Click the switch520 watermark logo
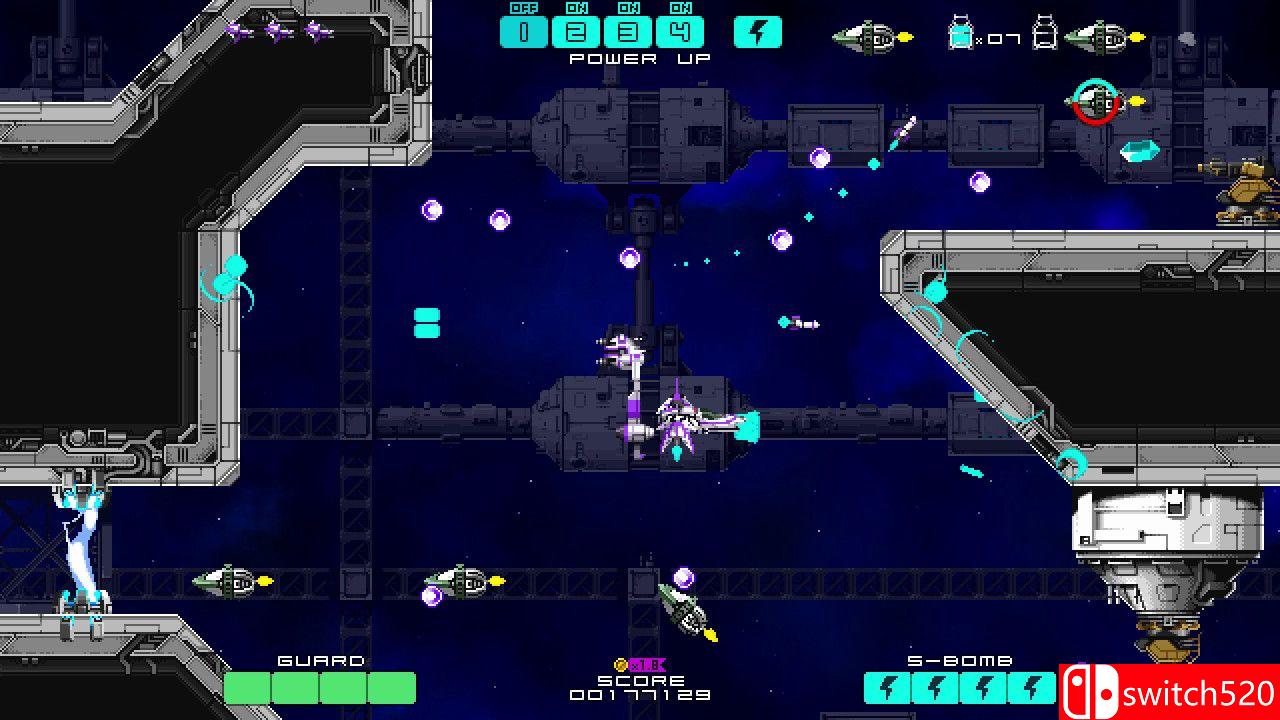Screen dimensions: 1280x720 coord(1168,692)
